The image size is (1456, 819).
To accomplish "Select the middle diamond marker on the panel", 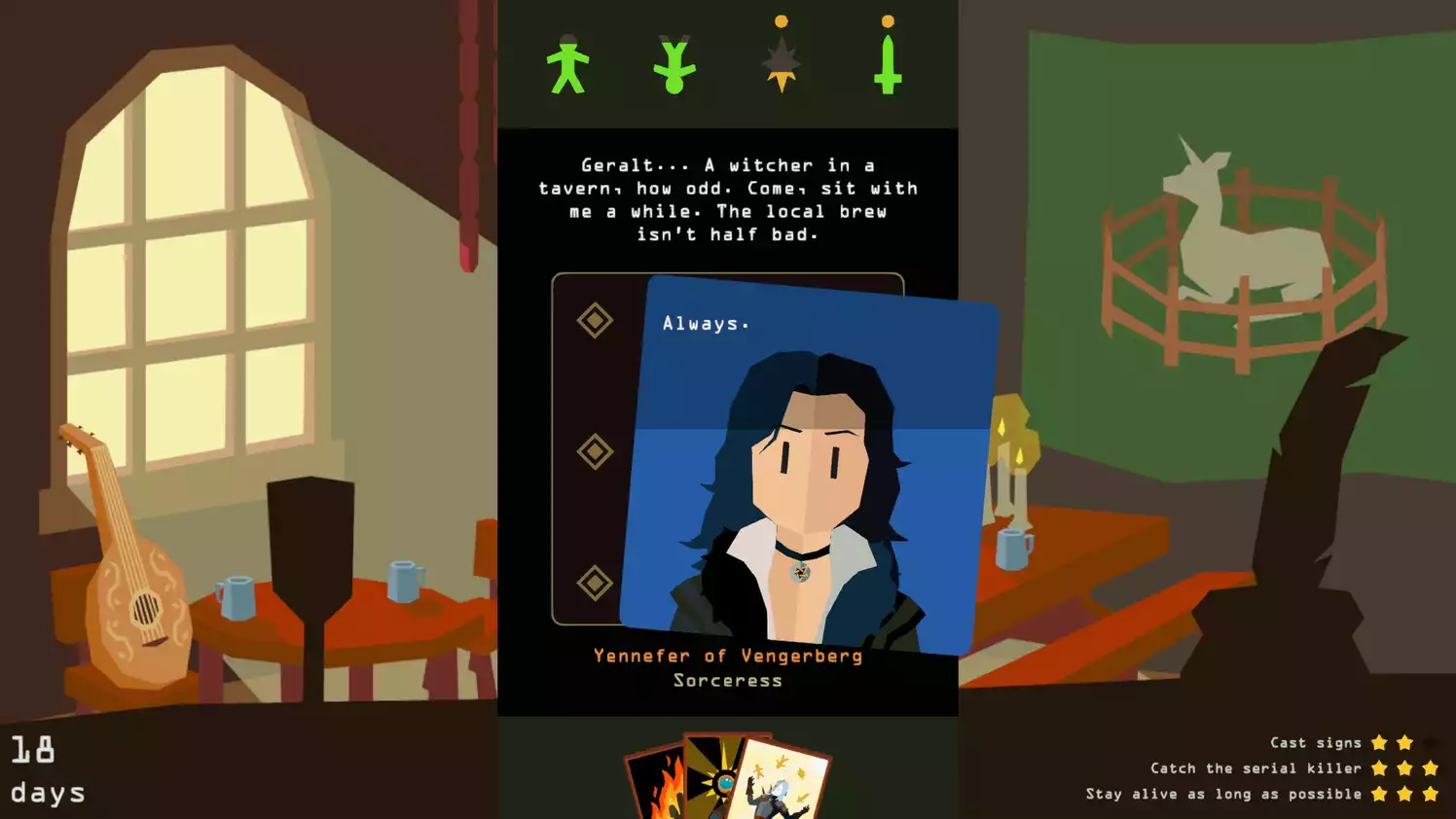I will 593,451.
